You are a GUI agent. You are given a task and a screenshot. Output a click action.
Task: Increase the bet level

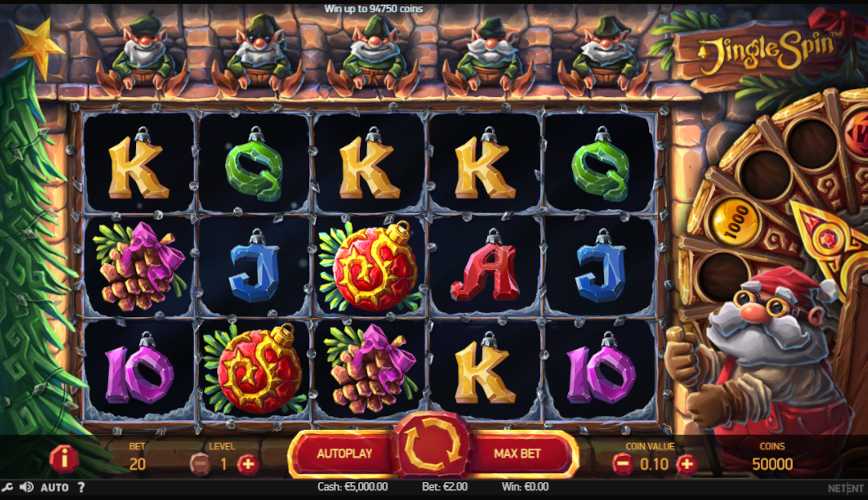(248, 463)
